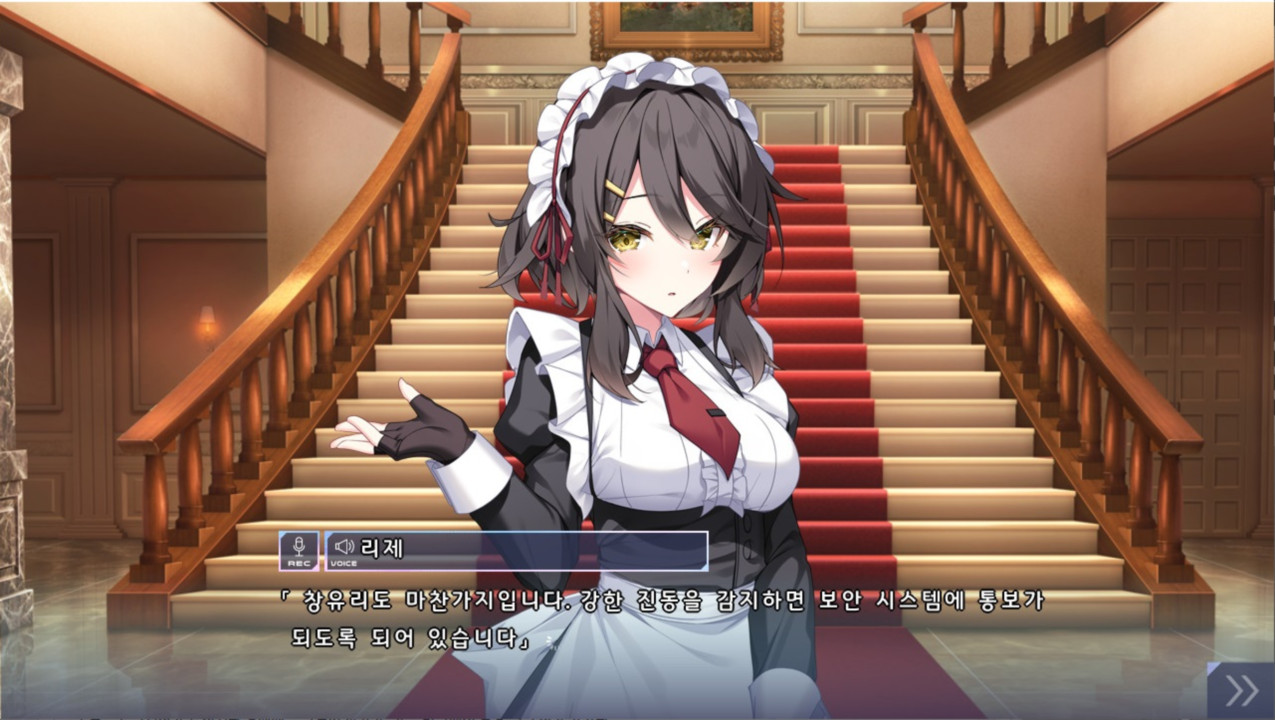
Task: Replay voice using the speaker icon
Action: tap(344, 547)
